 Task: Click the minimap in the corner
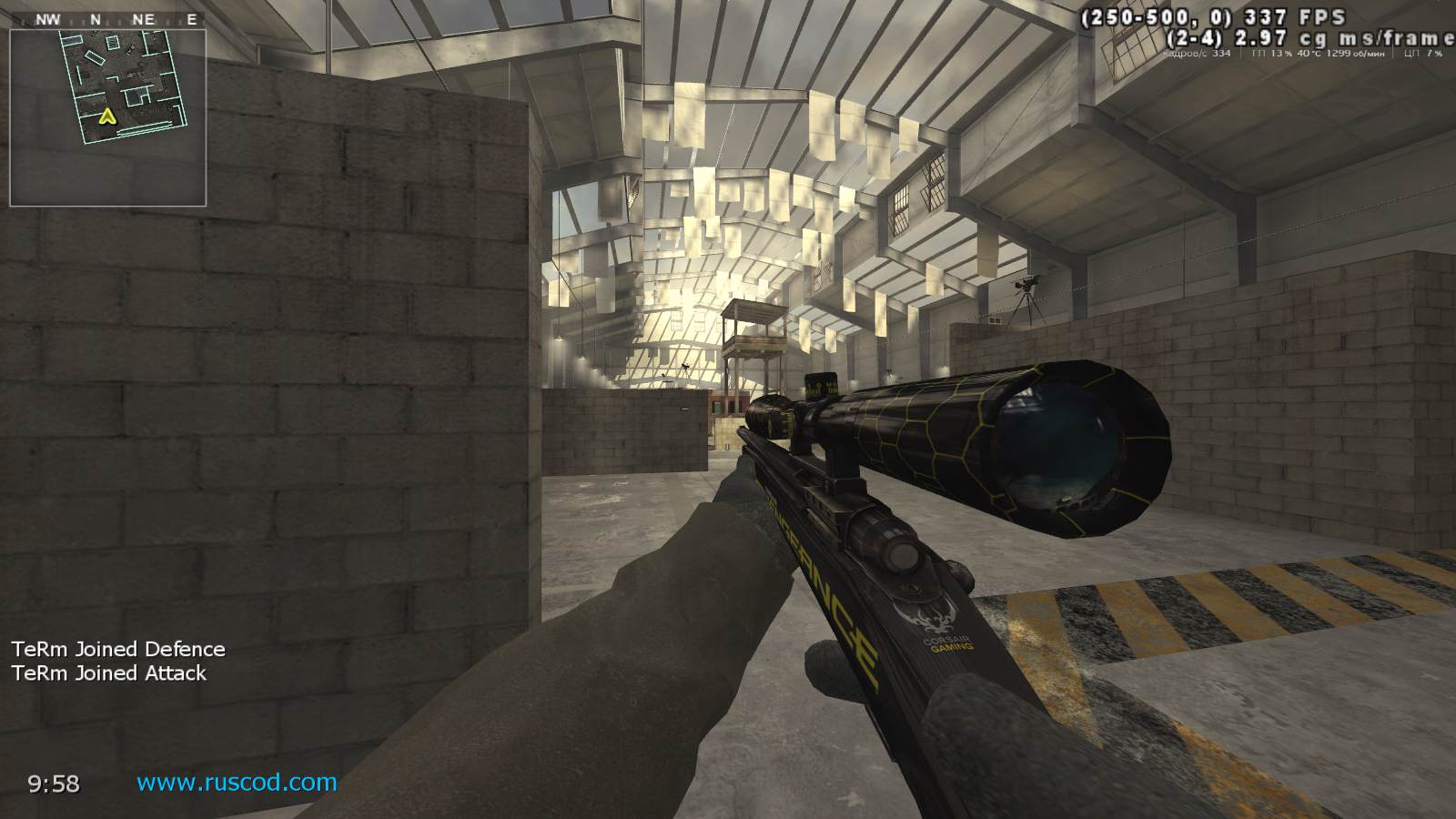(x=108, y=117)
